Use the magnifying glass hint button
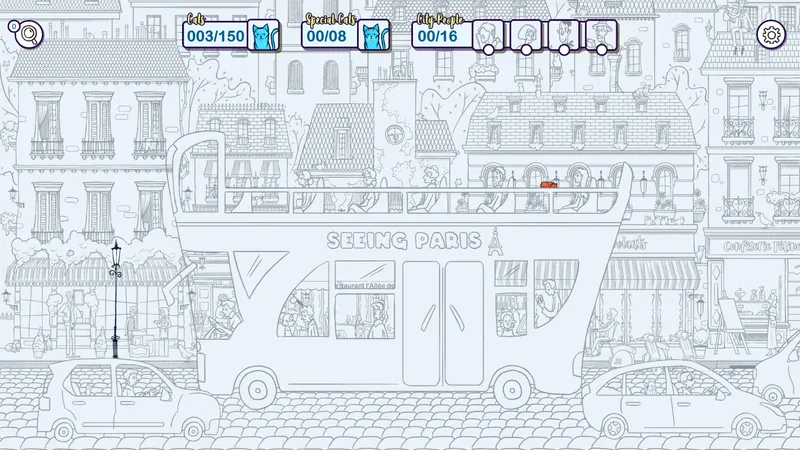This screenshot has width=800, height=450. click(28, 35)
